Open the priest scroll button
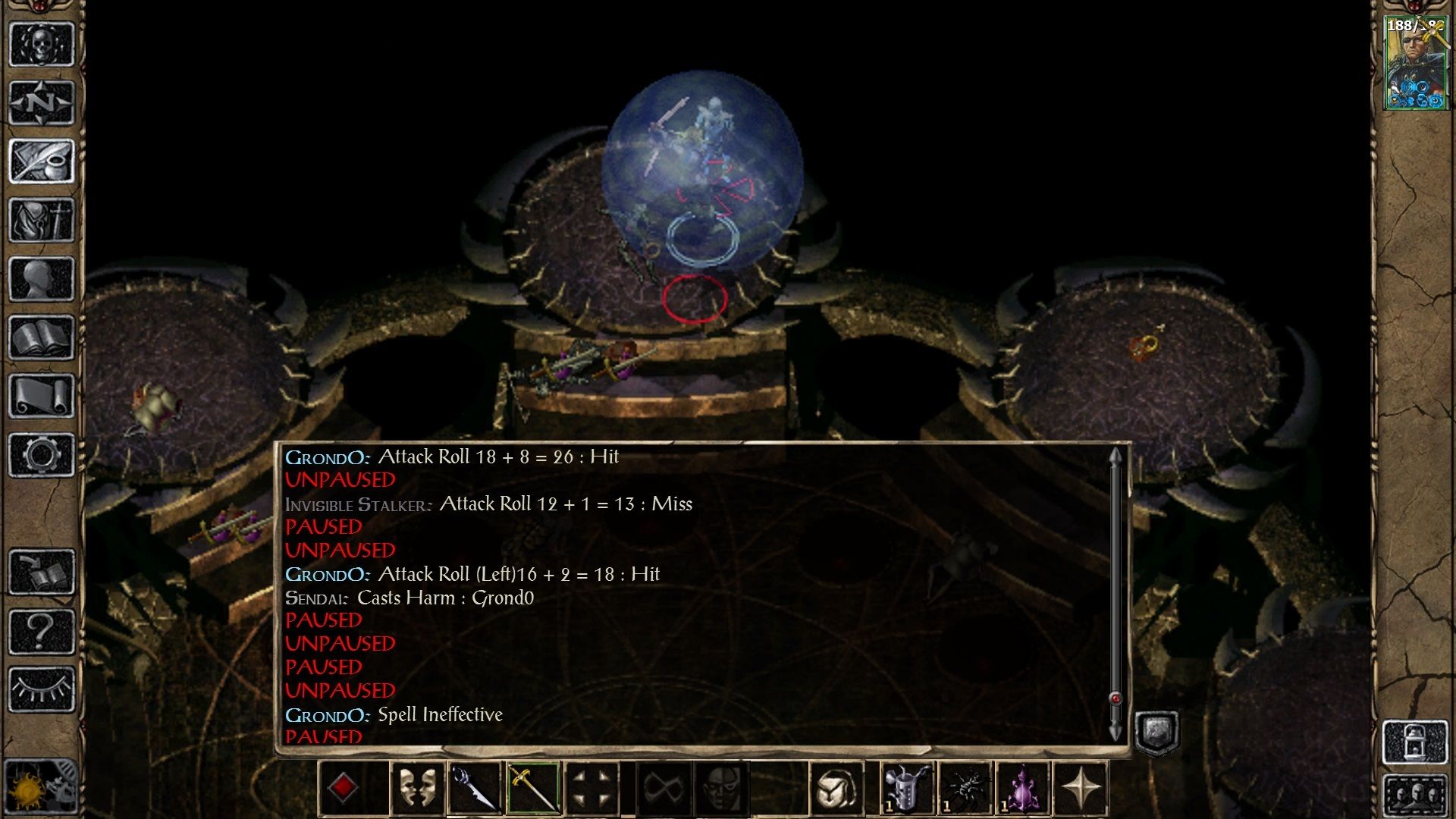Image resolution: width=1456 pixels, height=819 pixels. 41,396
